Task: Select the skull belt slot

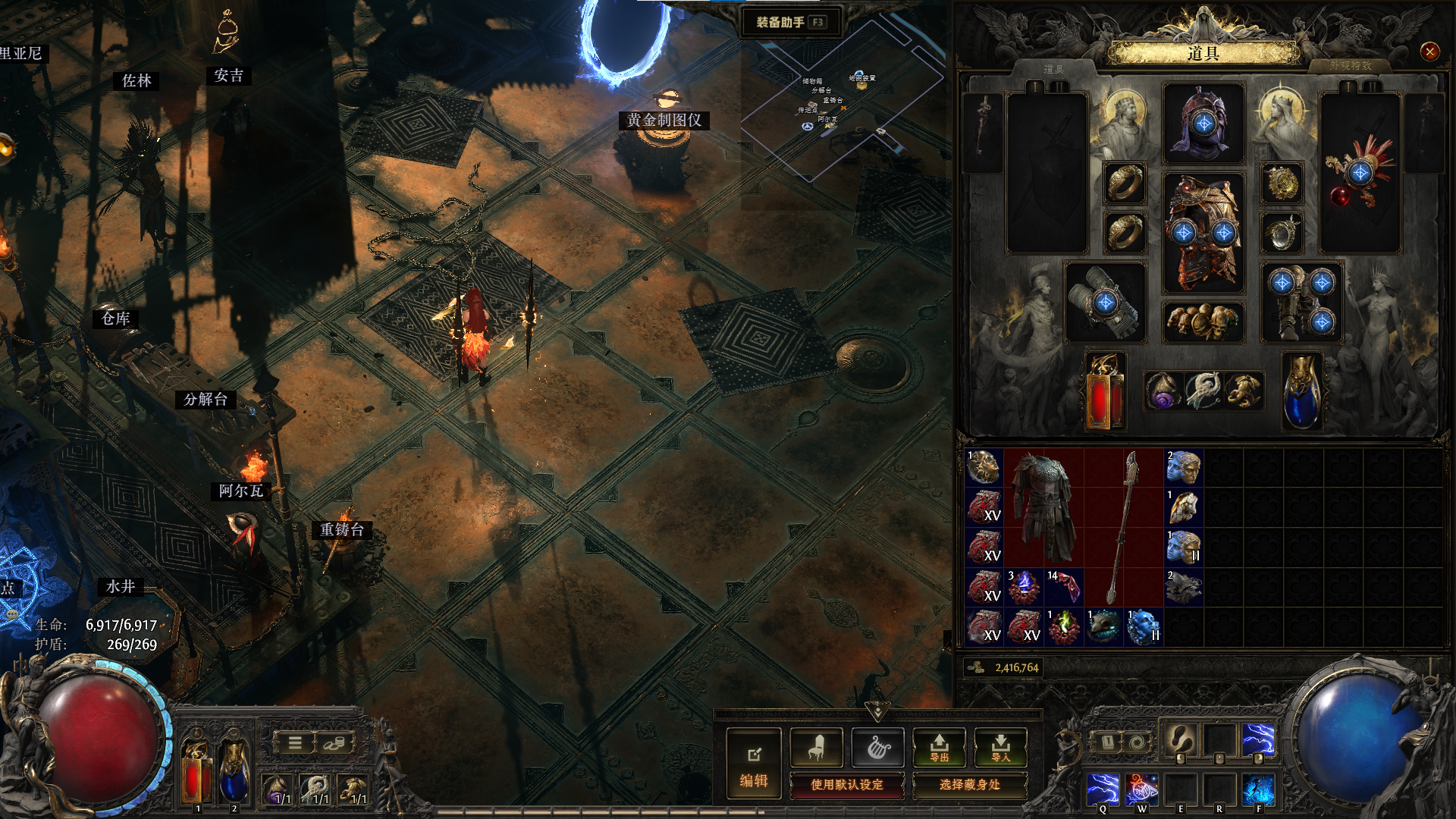Action: click(1203, 322)
